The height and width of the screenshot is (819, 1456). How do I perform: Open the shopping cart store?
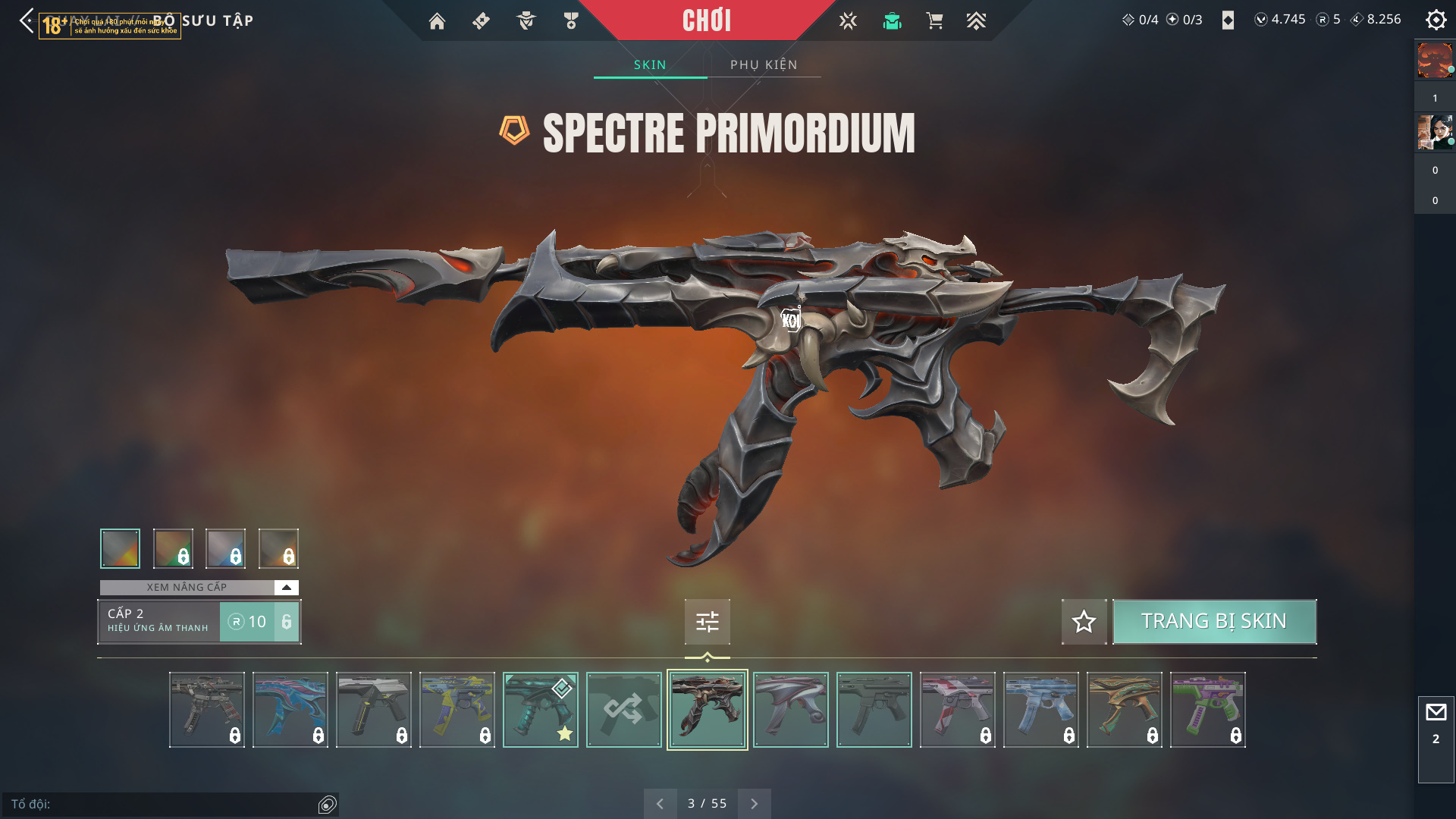pos(934,21)
